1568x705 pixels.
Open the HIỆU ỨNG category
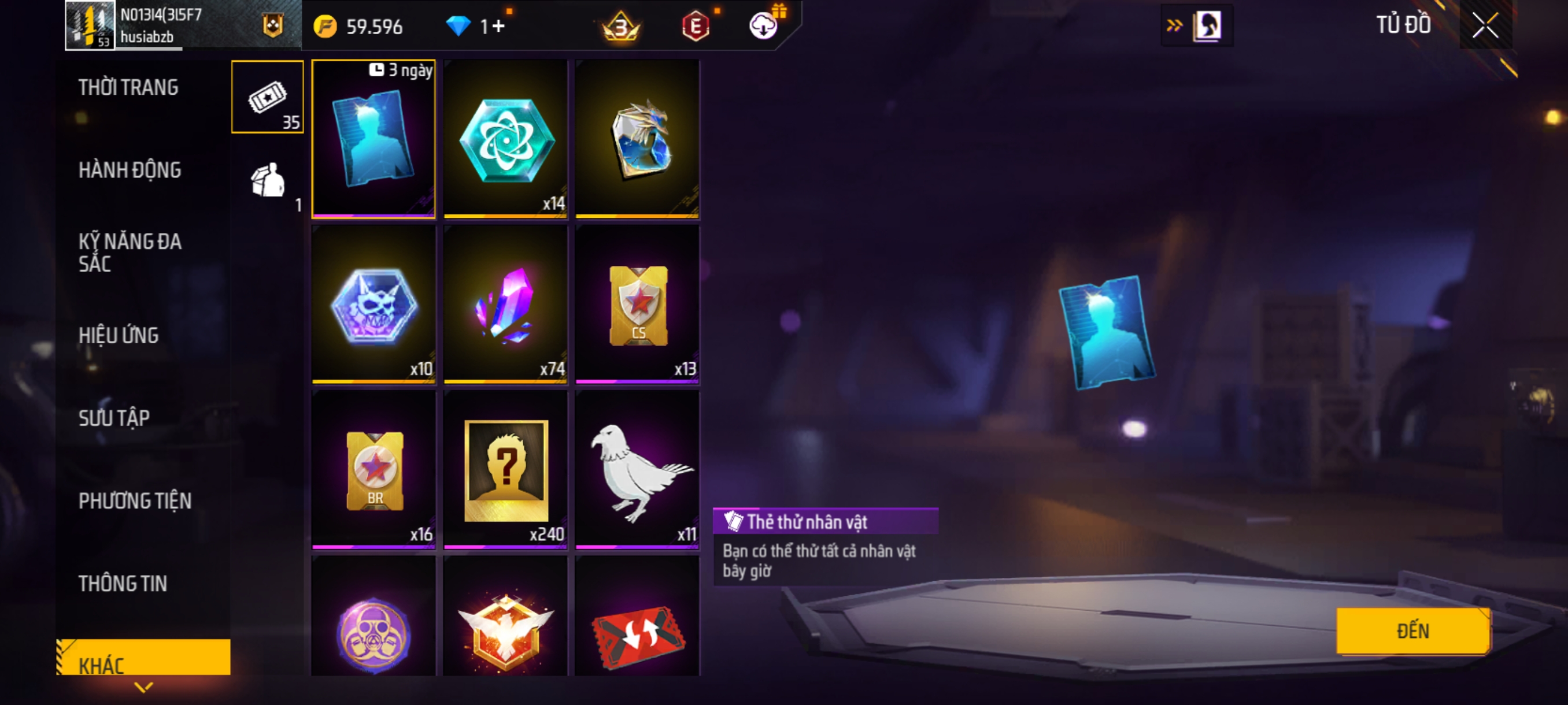pyautogui.click(x=119, y=335)
